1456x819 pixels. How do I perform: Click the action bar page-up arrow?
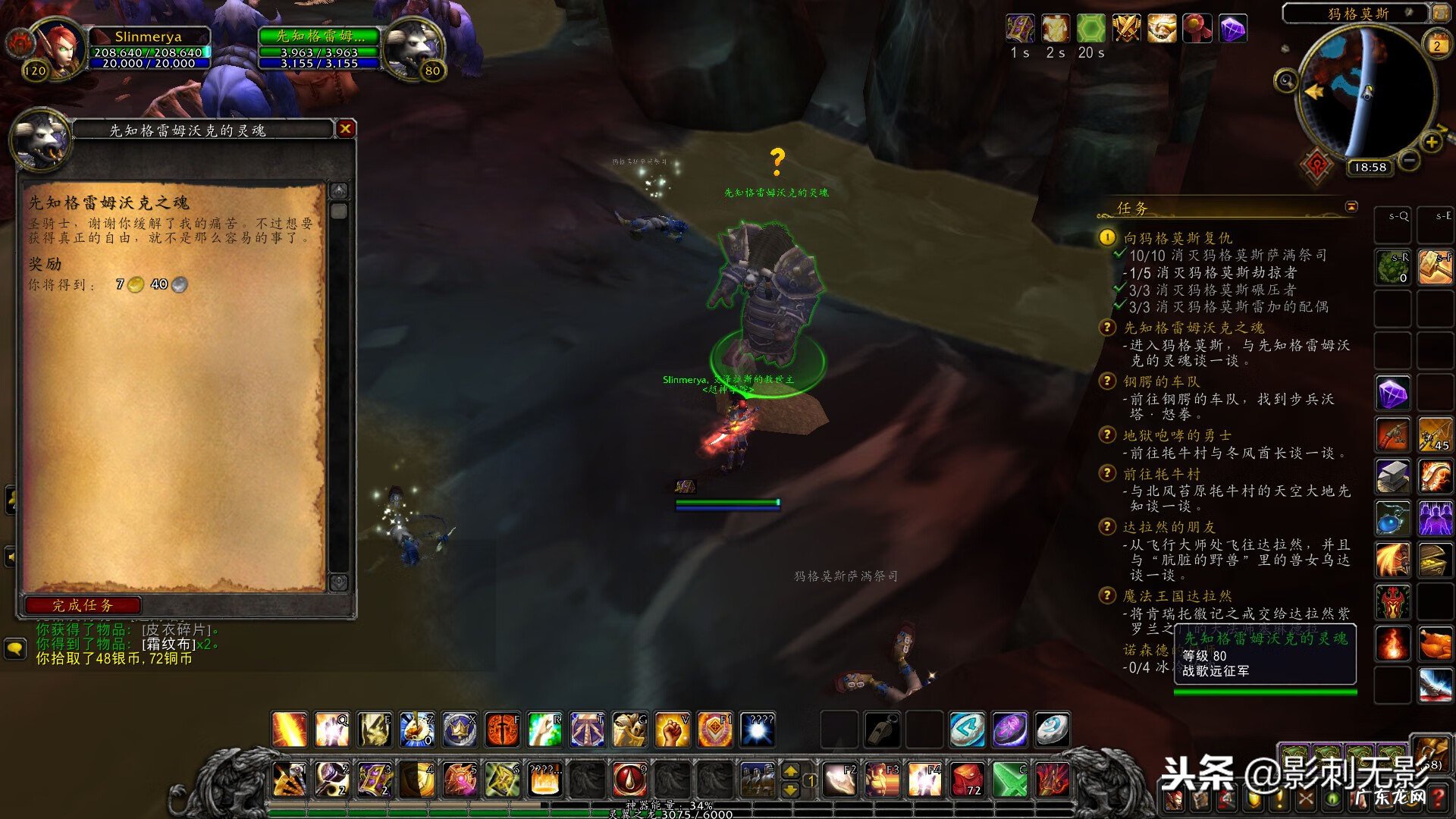(x=790, y=771)
